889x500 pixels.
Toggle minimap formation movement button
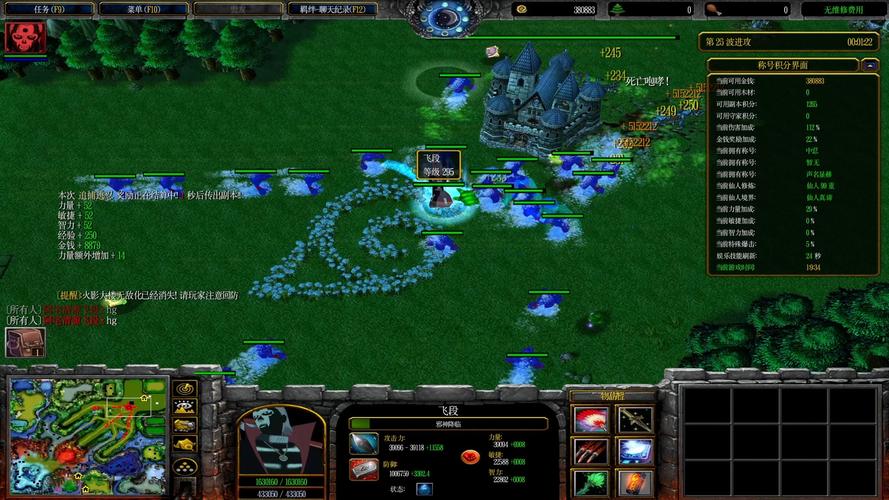tap(185, 466)
